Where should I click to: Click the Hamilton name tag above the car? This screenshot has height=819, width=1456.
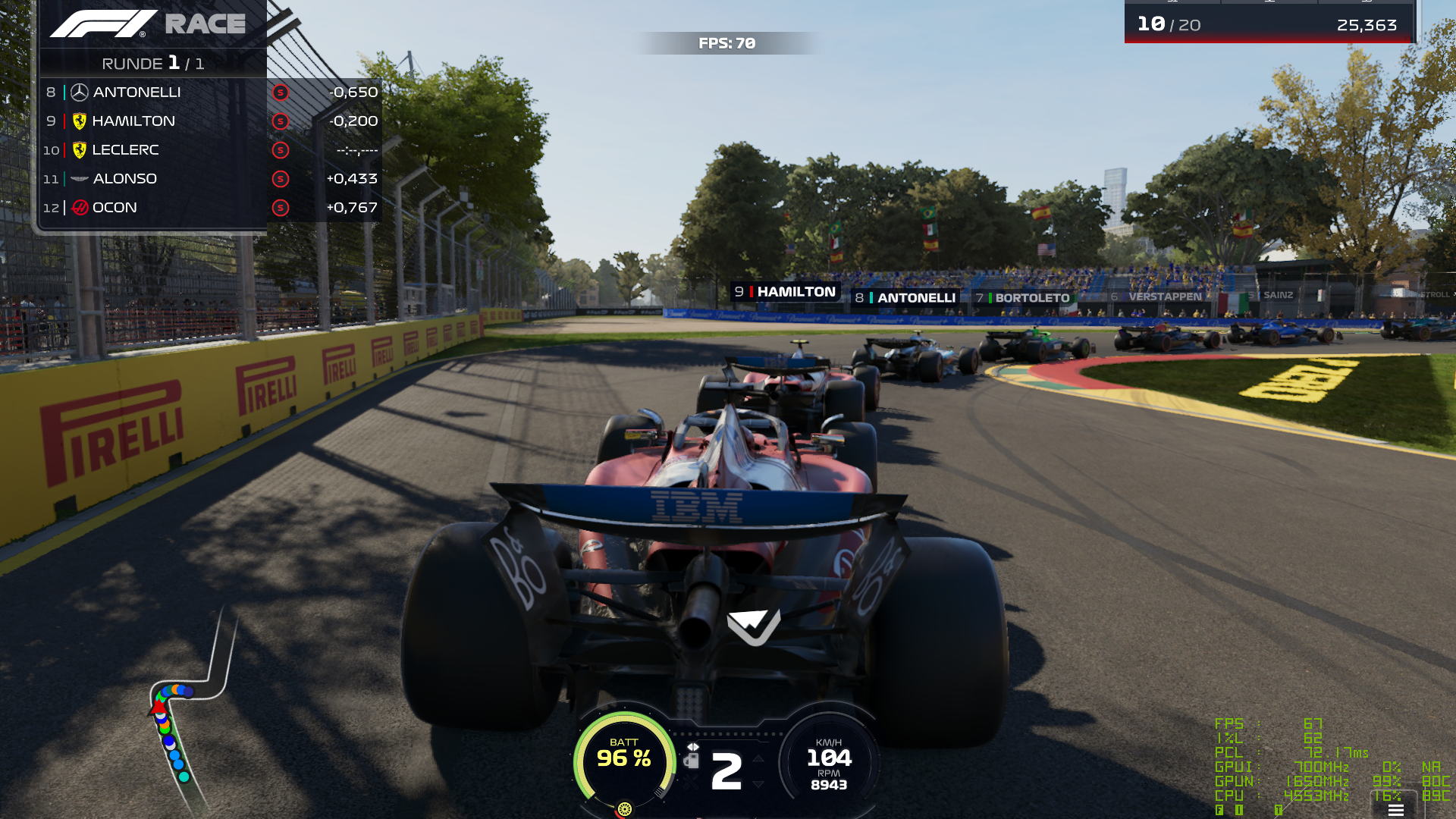[786, 292]
